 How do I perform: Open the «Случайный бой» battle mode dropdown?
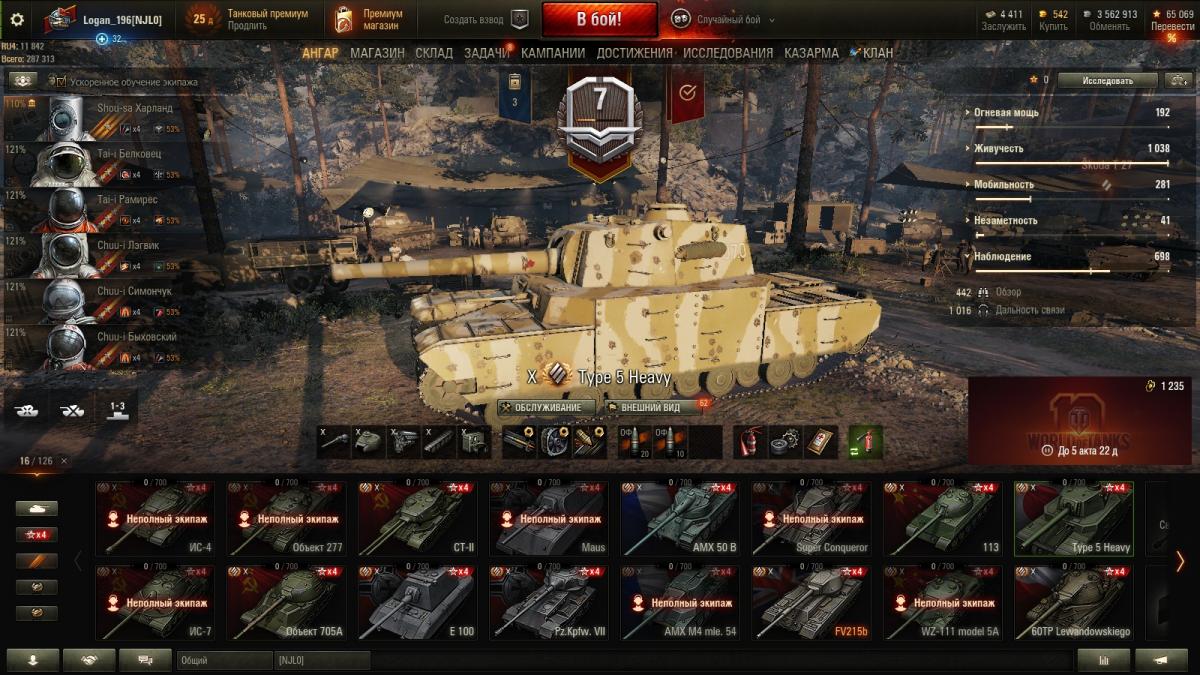click(723, 19)
